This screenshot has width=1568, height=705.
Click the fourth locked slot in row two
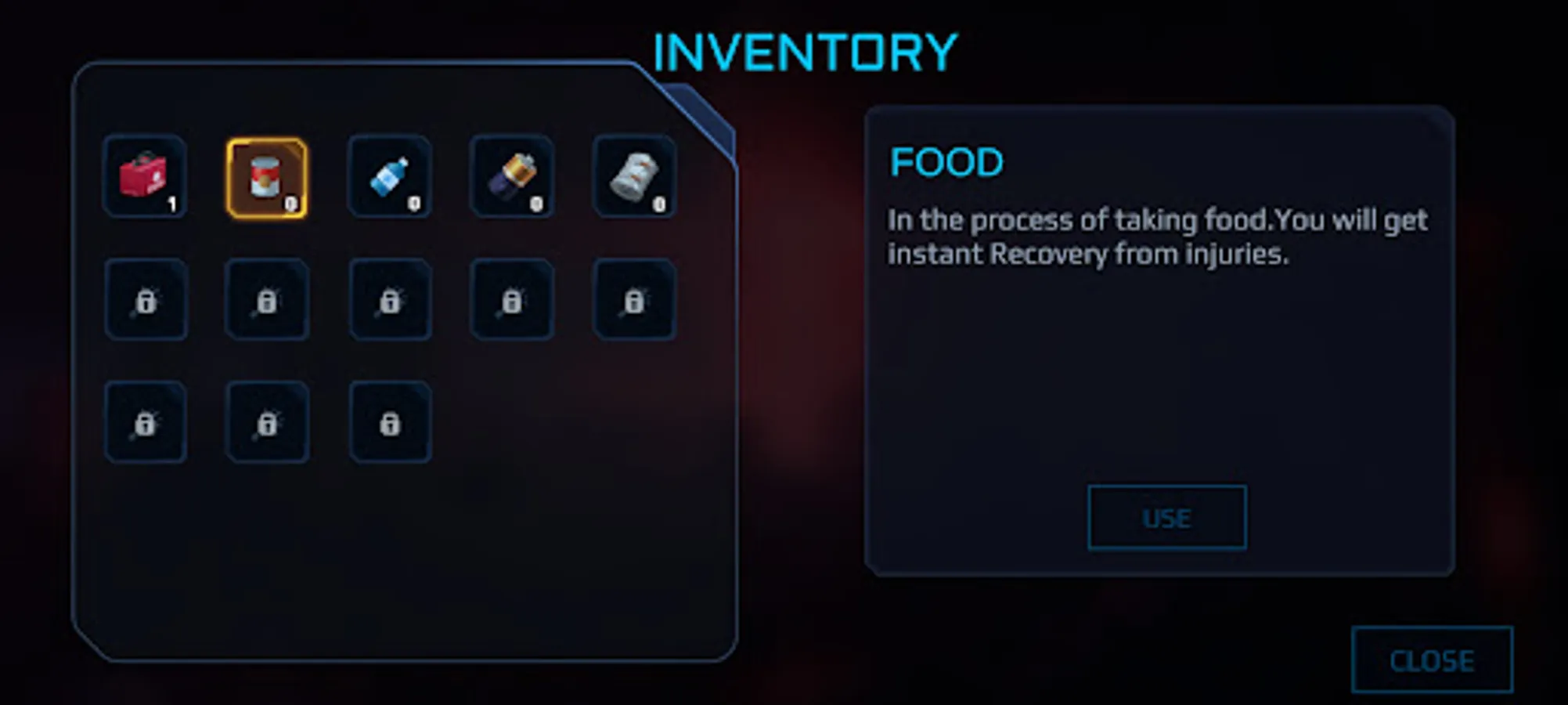[512, 299]
